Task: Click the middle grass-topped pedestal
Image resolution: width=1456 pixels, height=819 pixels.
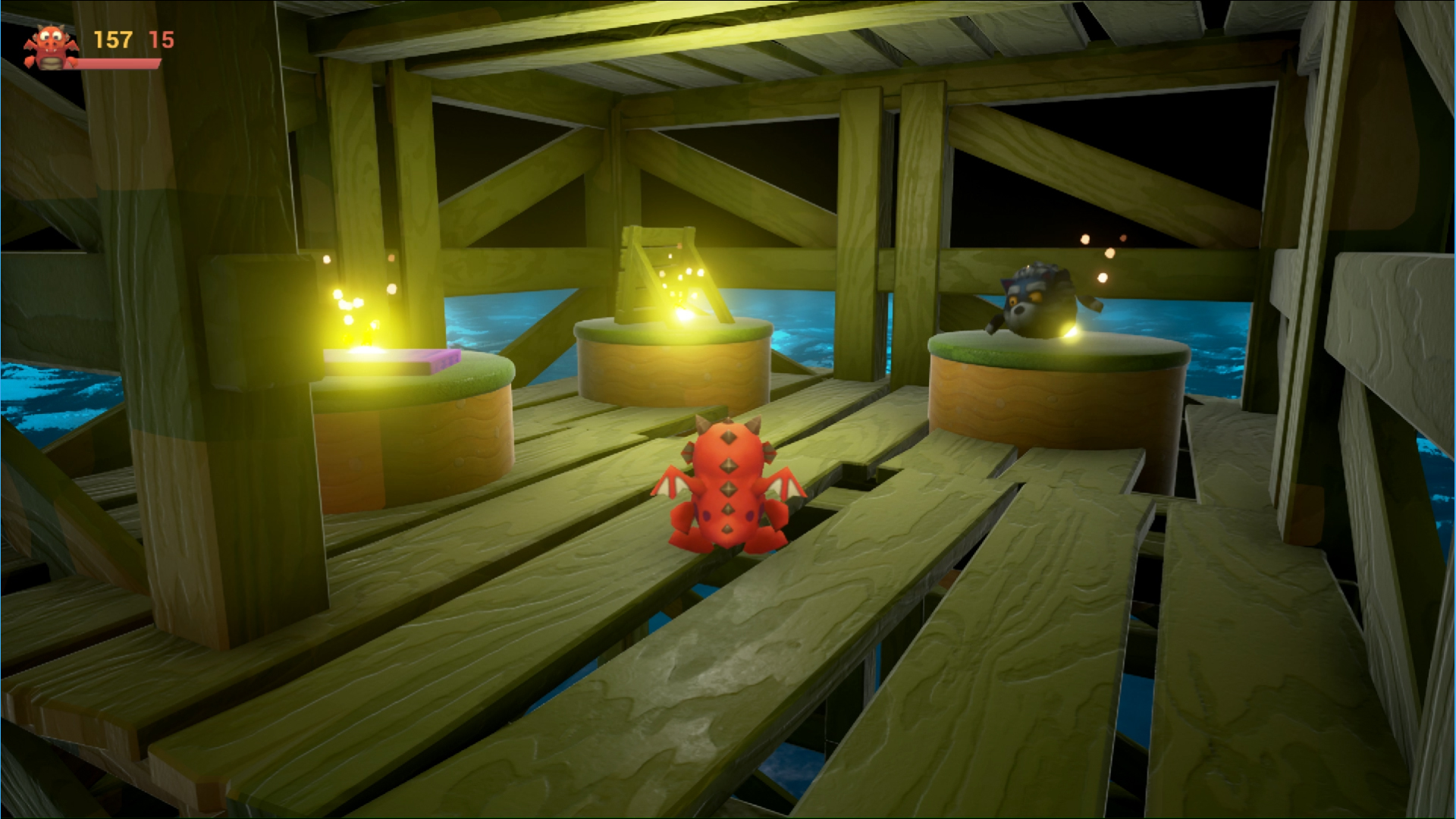Action: tap(675, 364)
